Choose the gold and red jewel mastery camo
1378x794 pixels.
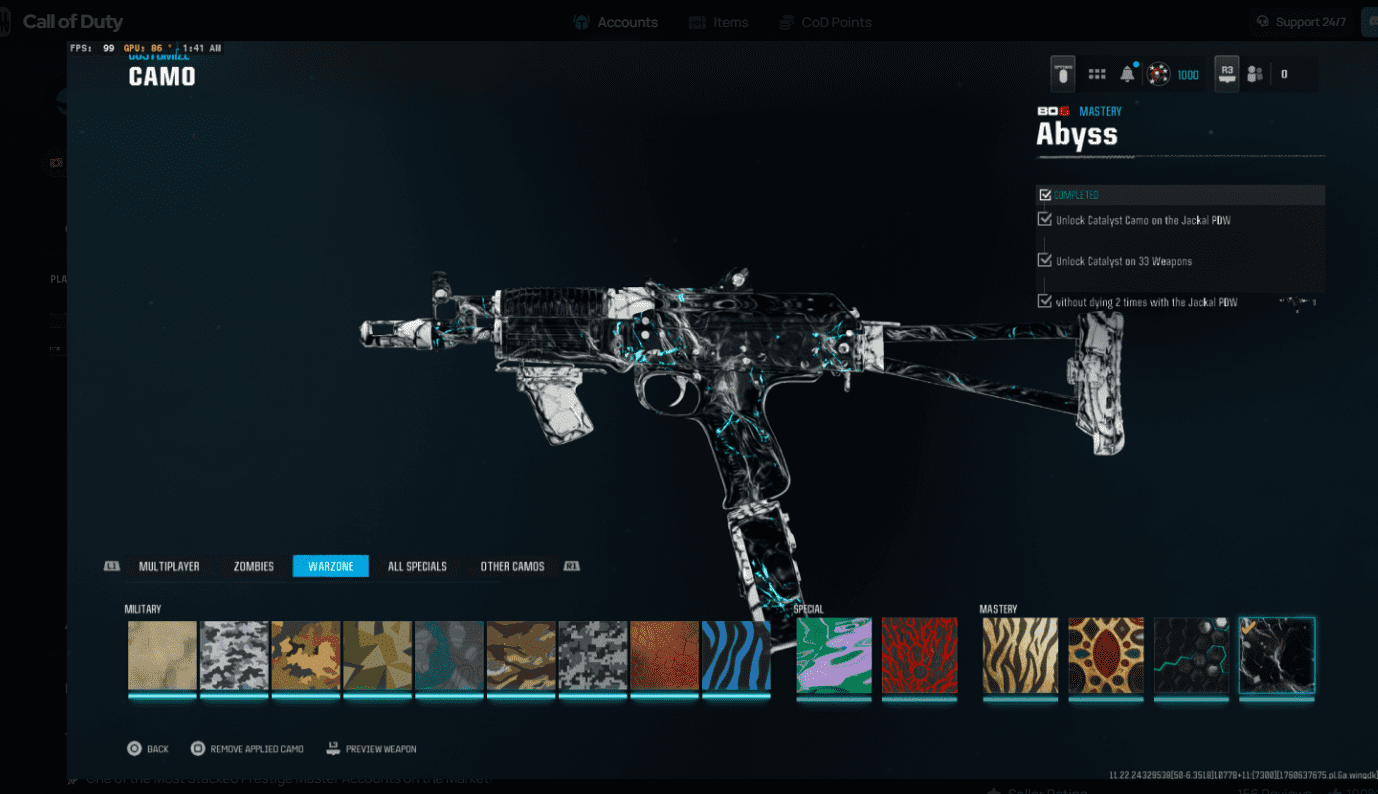[1105, 656]
